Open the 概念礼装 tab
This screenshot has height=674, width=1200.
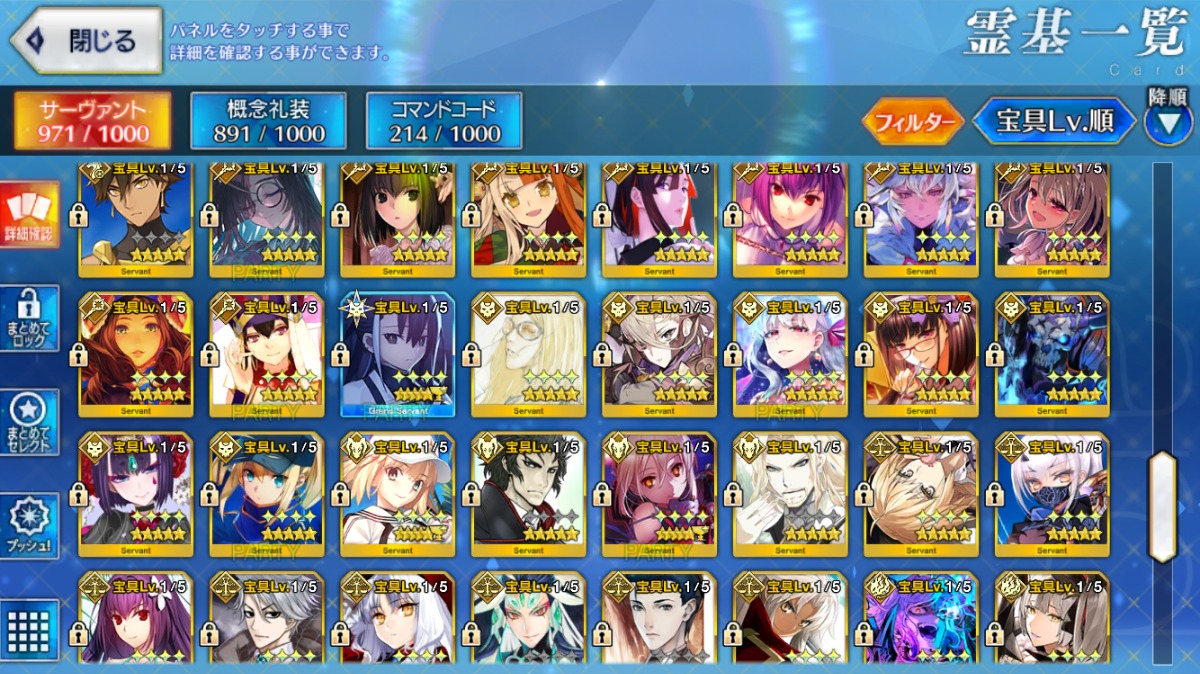tap(268, 121)
